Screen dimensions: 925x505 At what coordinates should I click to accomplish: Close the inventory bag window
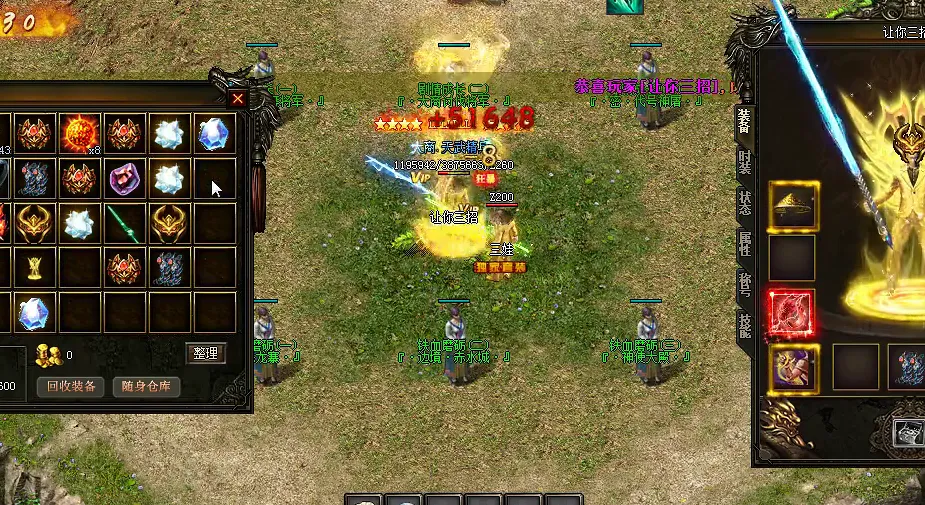238,98
